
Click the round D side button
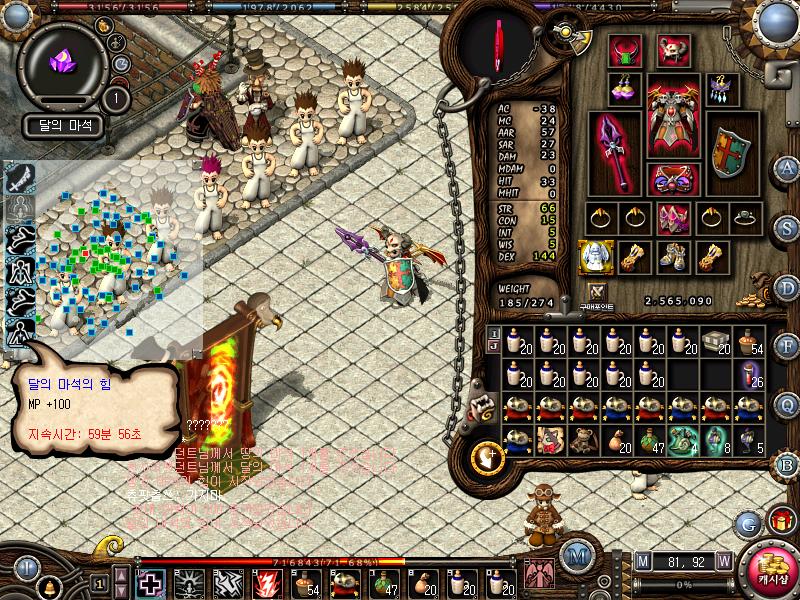point(786,287)
